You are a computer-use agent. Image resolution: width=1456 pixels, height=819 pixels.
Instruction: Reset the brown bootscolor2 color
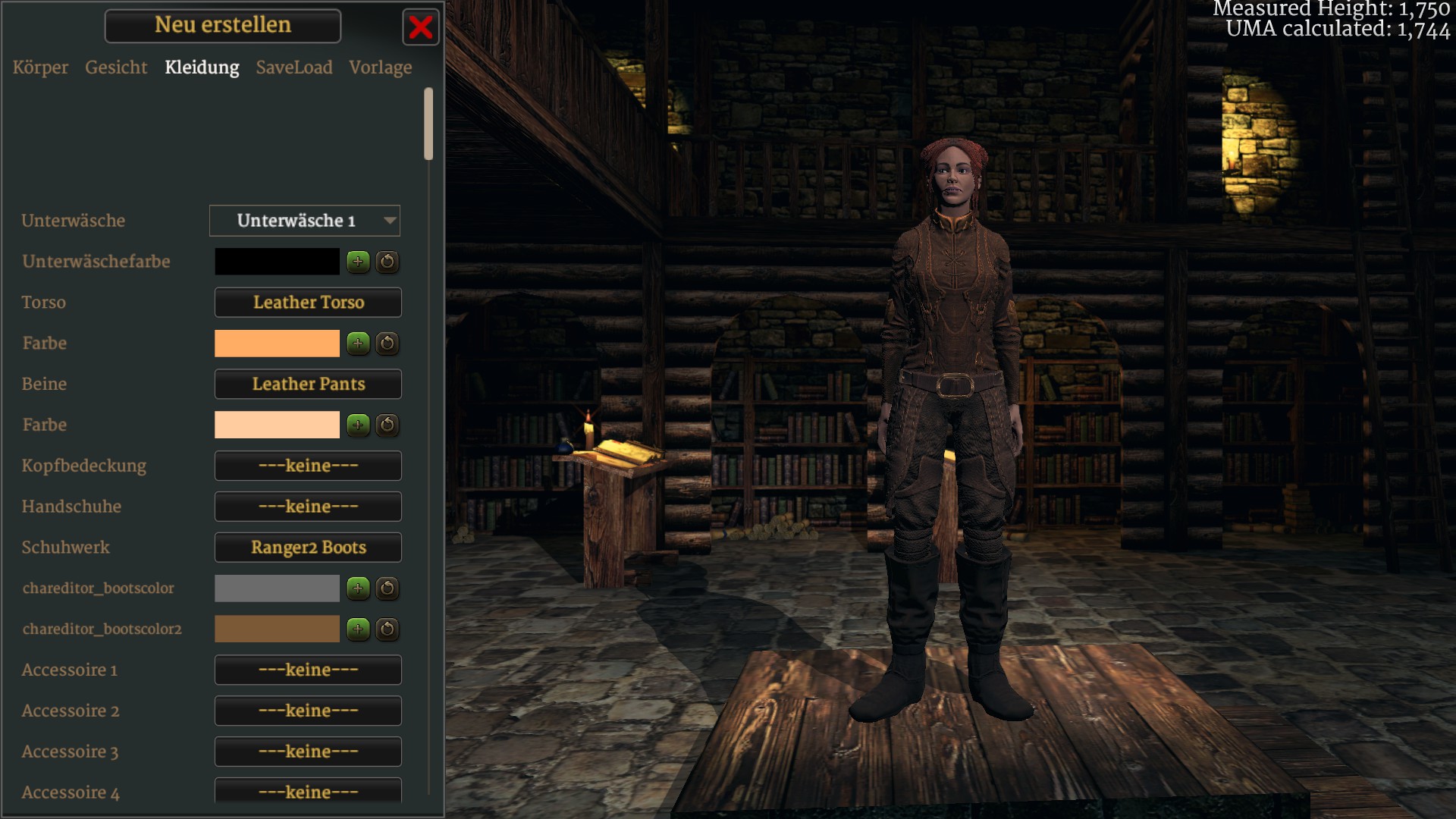tap(388, 629)
